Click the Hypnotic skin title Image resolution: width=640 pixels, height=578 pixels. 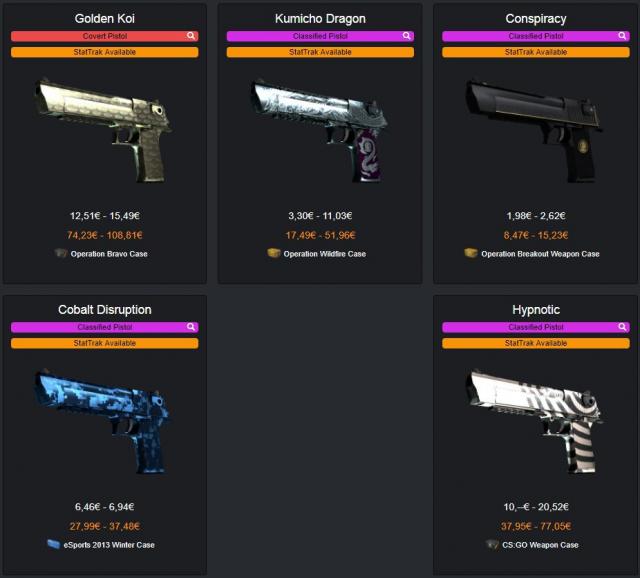(536, 310)
